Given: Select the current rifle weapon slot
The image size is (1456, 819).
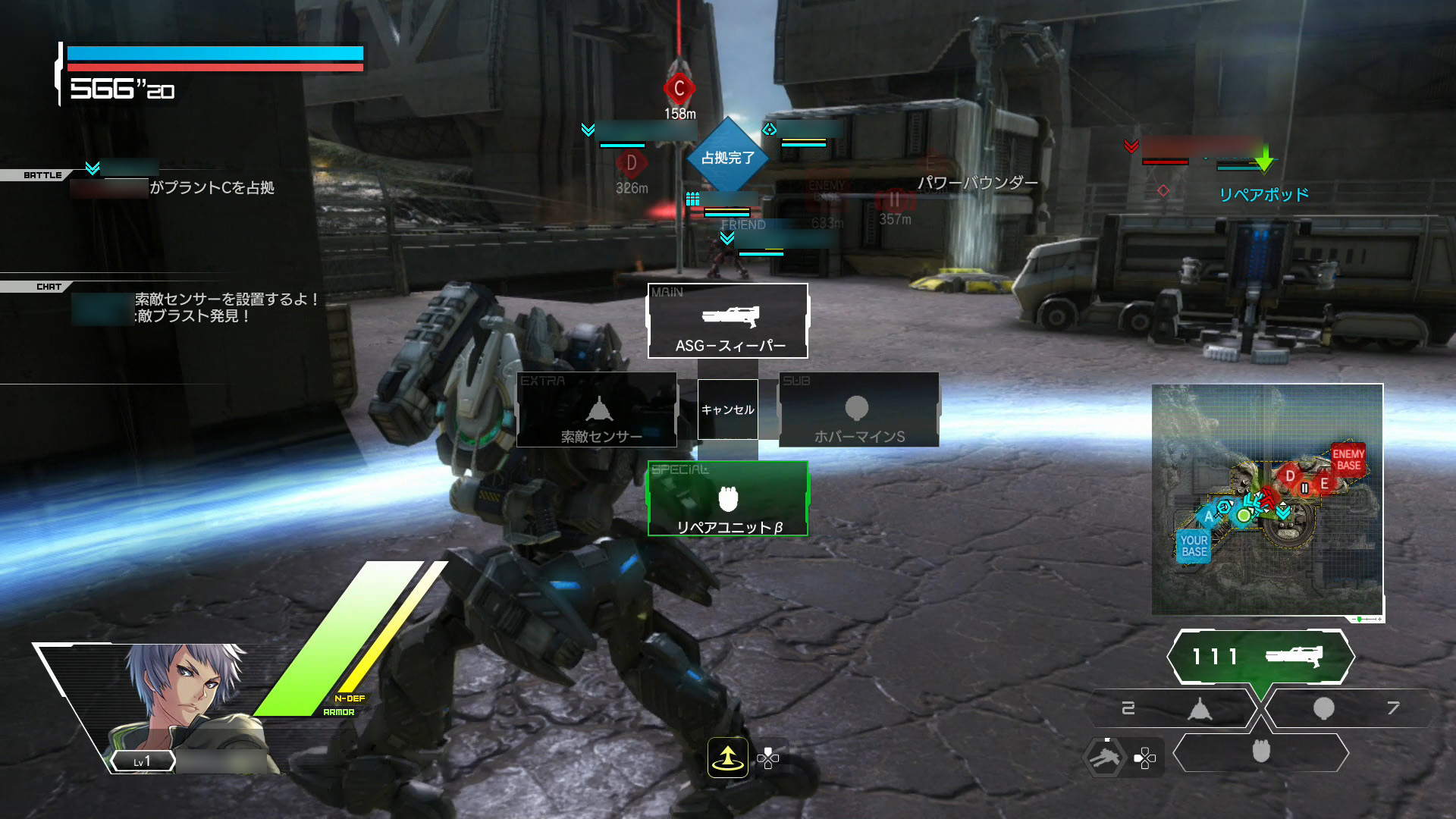Looking at the screenshot, I should 1260,656.
